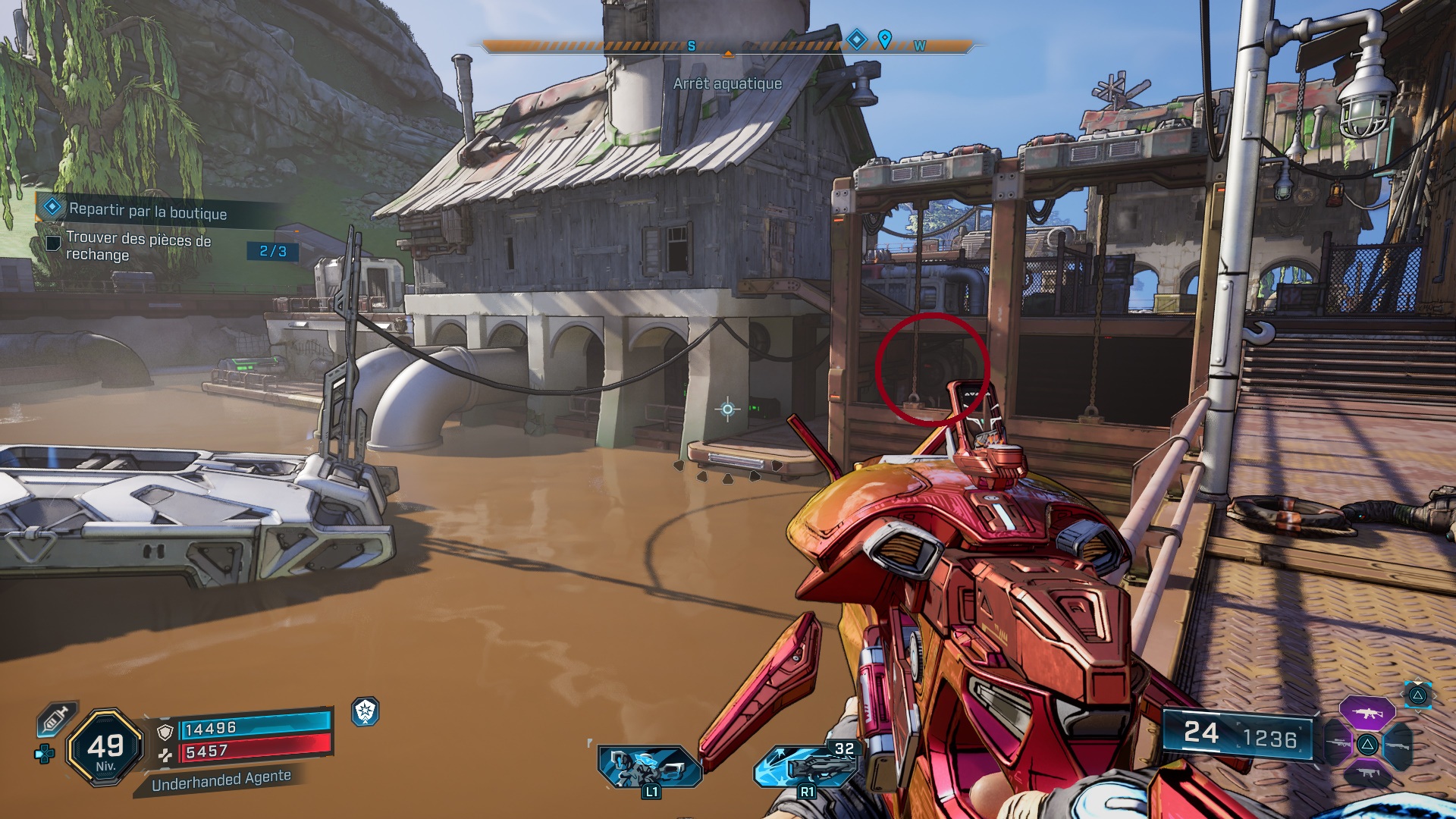The width and height of the screenshot is (1456, 819).
Task: Select the blue location pin on compass
Action: (x=884, y=38)
